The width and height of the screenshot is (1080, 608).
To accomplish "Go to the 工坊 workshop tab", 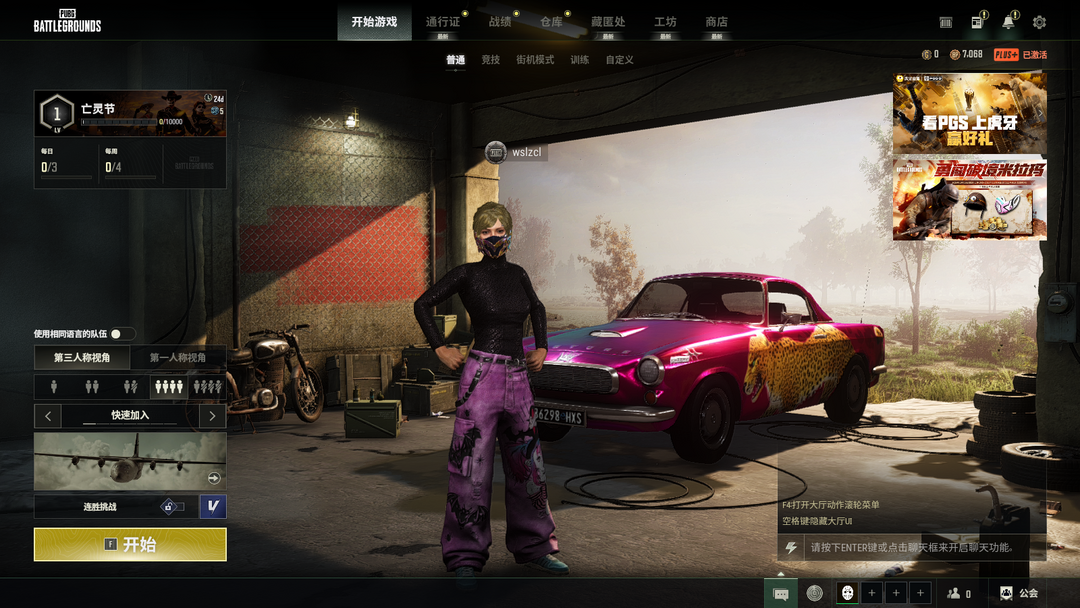I will pos(665,22).
